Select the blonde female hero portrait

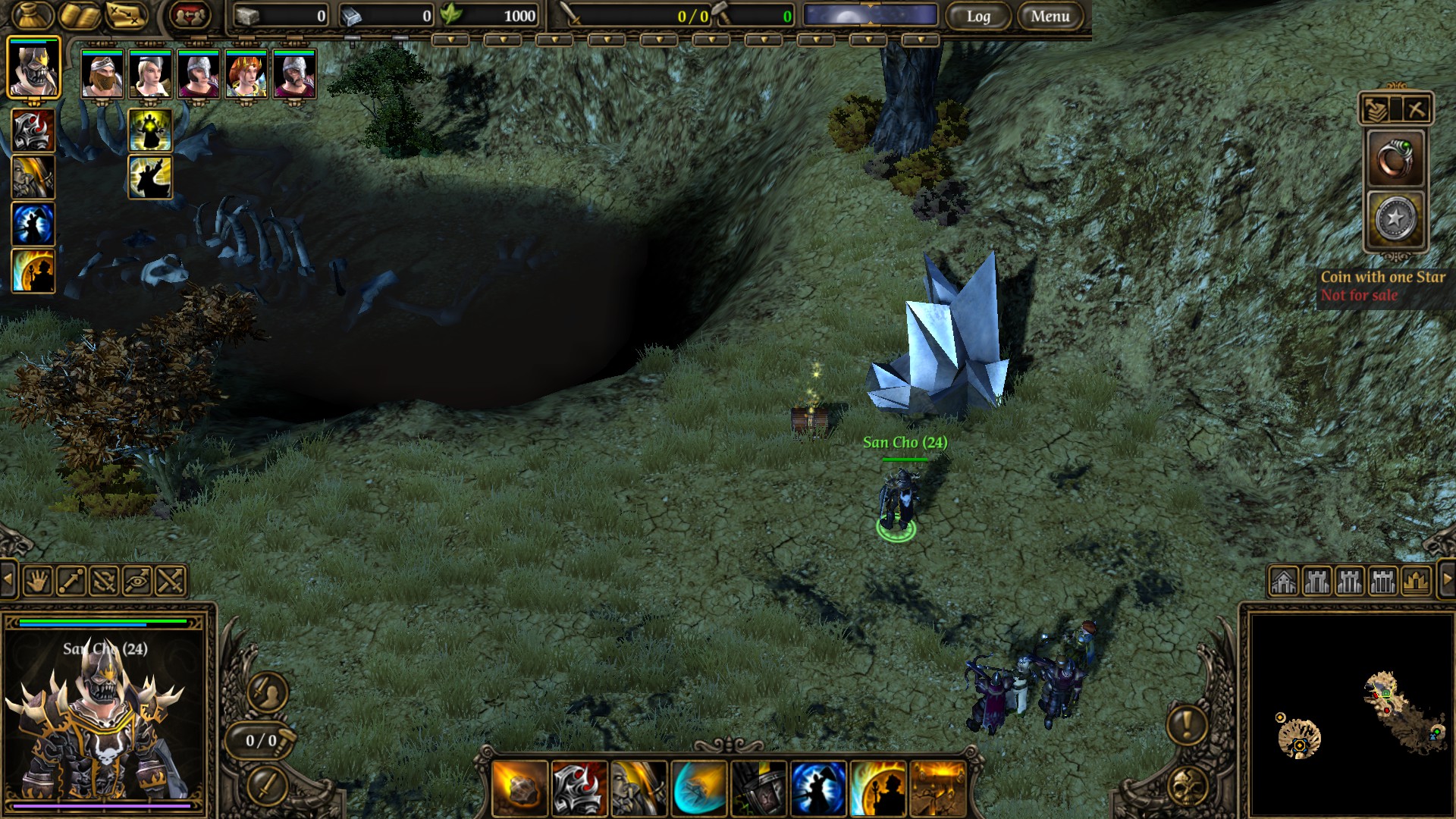tap(150, 74)
